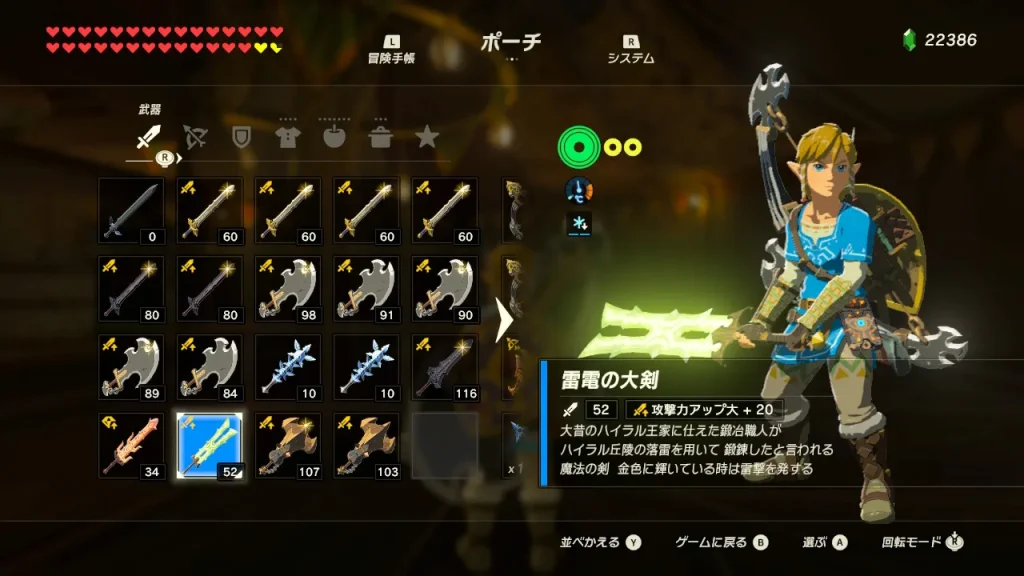Screen dimensions: 1024x576
Task: Open the システム system menu
Action: (x=631, y=50)
